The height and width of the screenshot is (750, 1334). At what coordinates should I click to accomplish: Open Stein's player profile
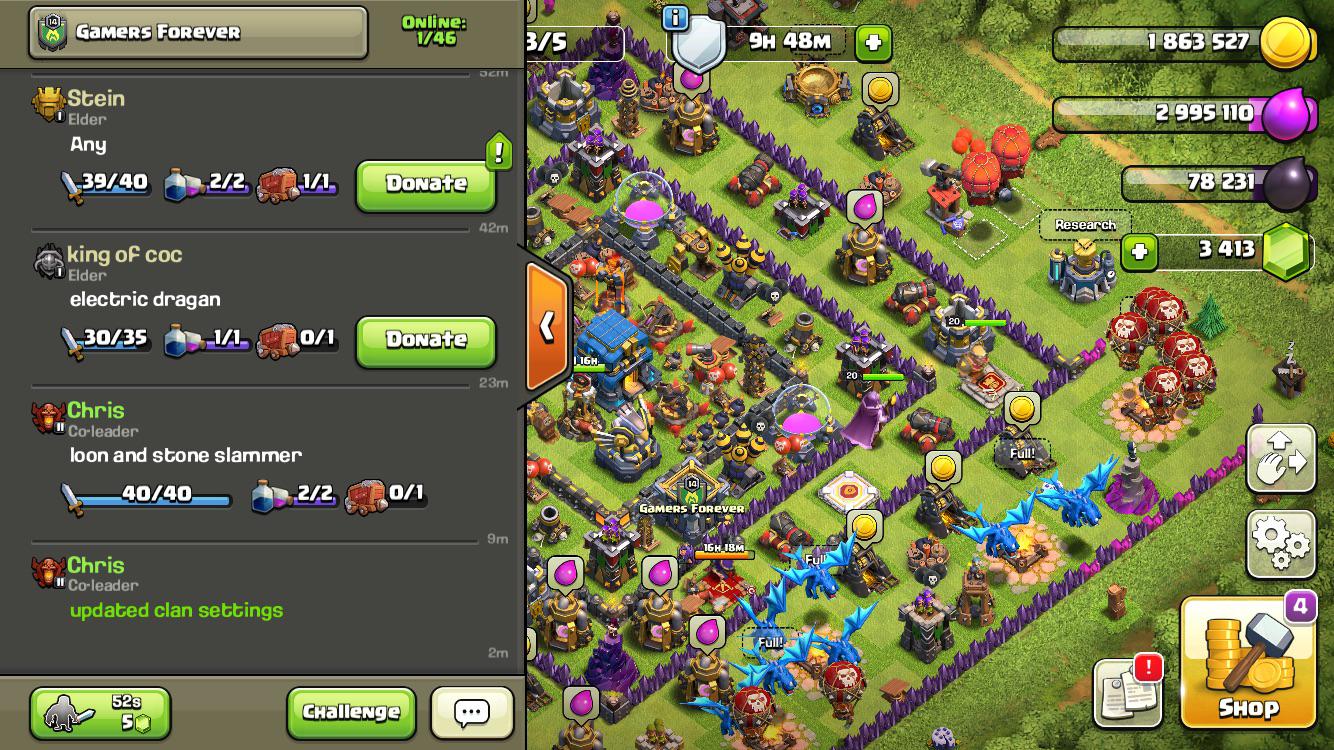(x=96, y=99)
